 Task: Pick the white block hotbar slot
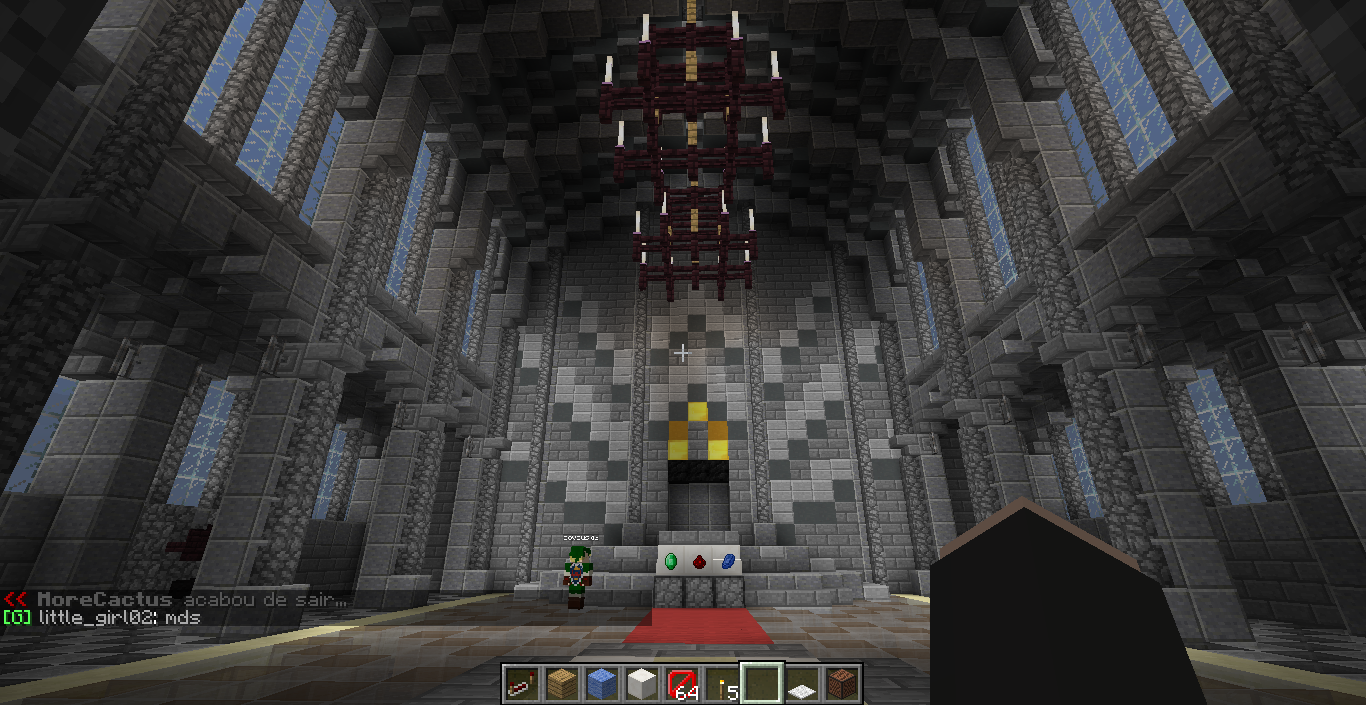point(641,684)
